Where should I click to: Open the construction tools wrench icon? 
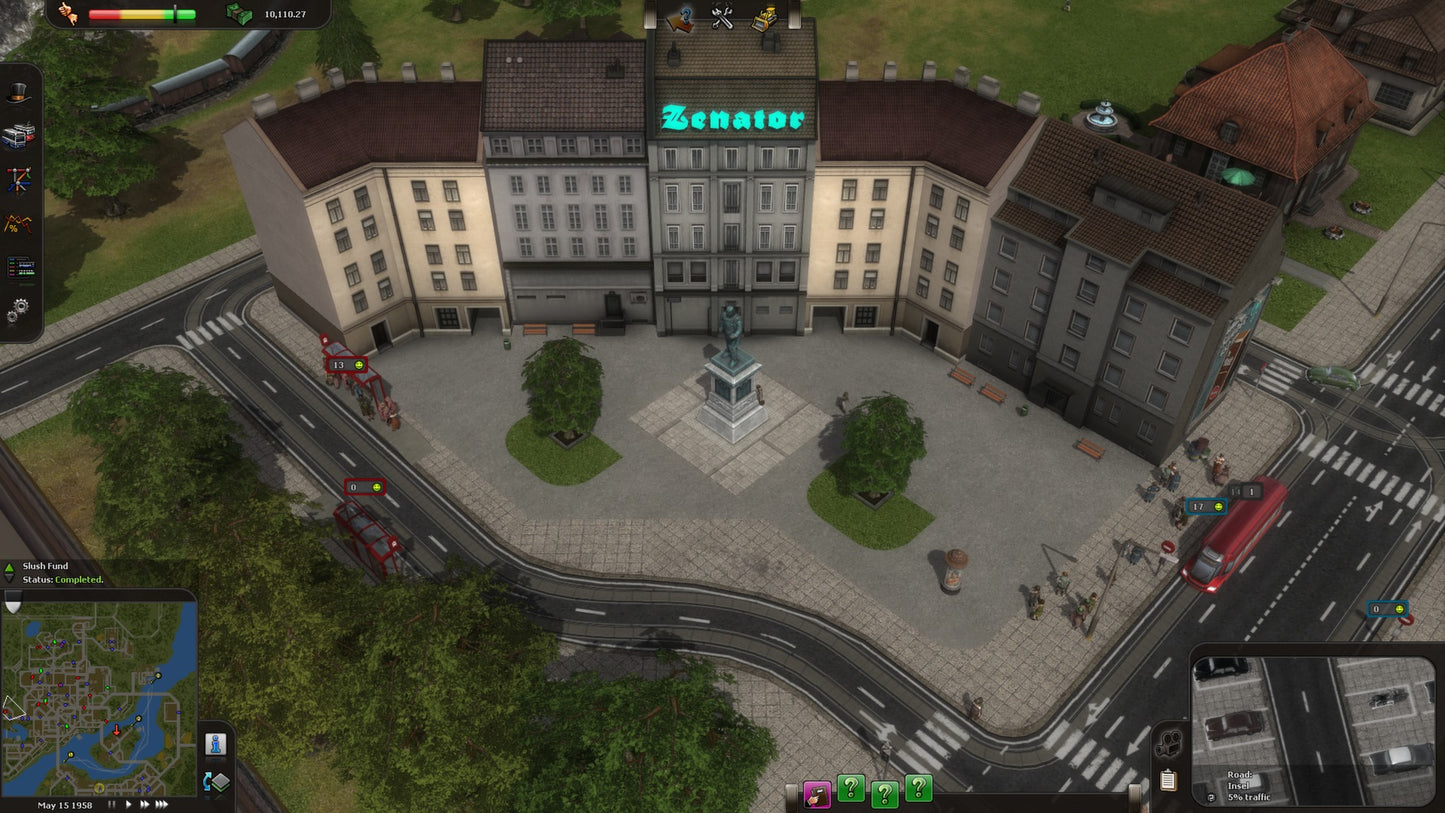click(x=722, y=16)
